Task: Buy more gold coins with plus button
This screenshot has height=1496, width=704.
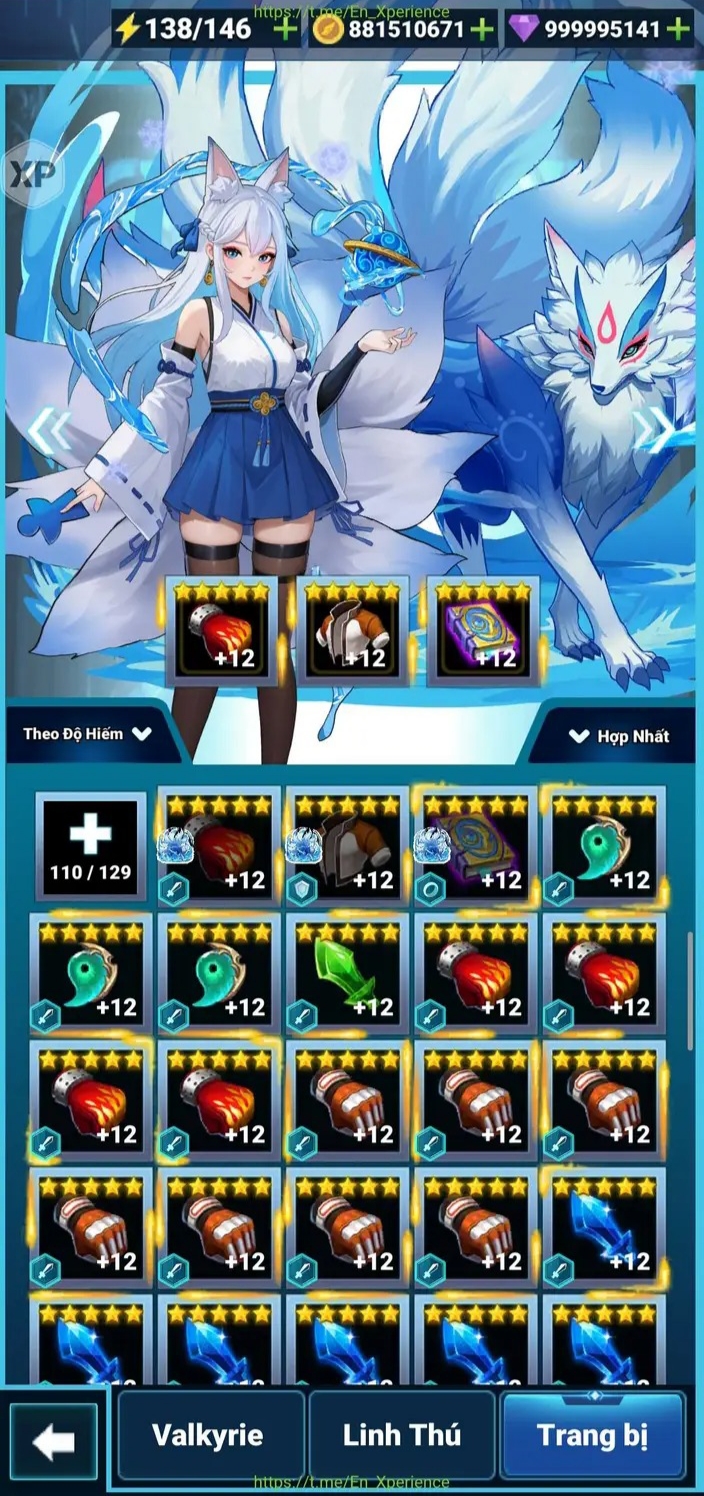Action: (483, 29)
